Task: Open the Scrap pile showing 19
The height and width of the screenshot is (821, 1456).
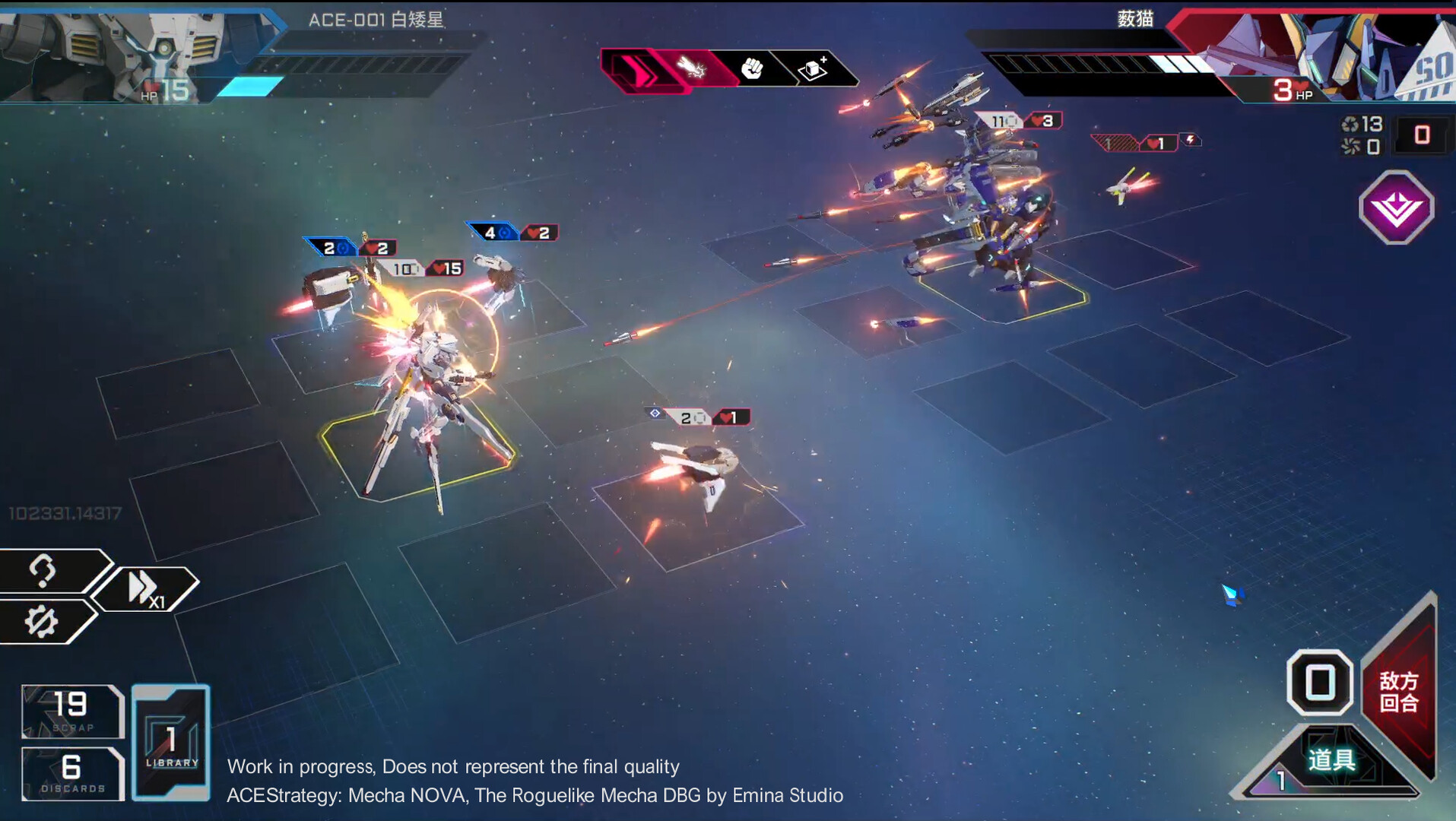Action: point(71,711)
